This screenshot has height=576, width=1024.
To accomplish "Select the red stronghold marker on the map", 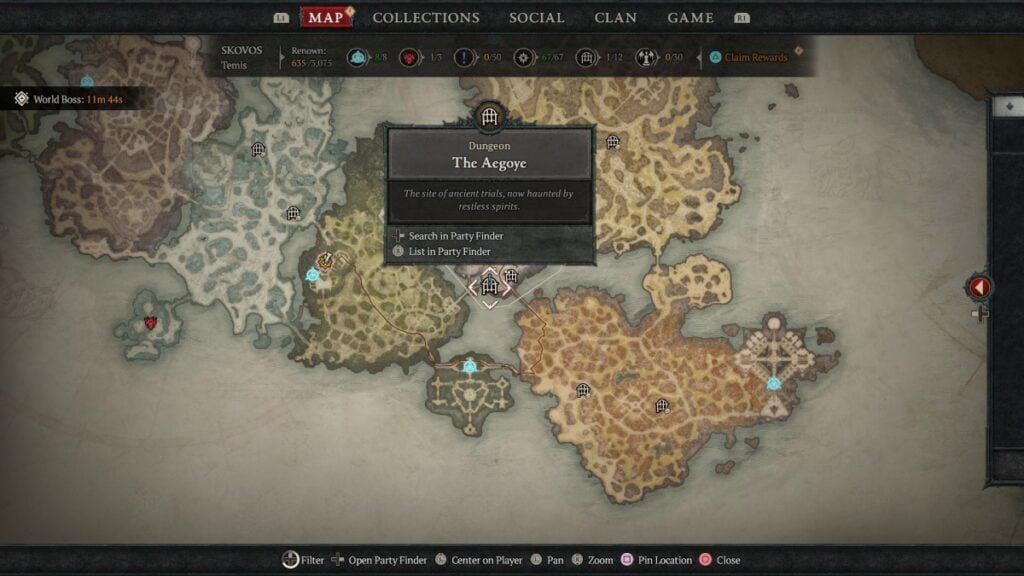I will pos(151,322).
